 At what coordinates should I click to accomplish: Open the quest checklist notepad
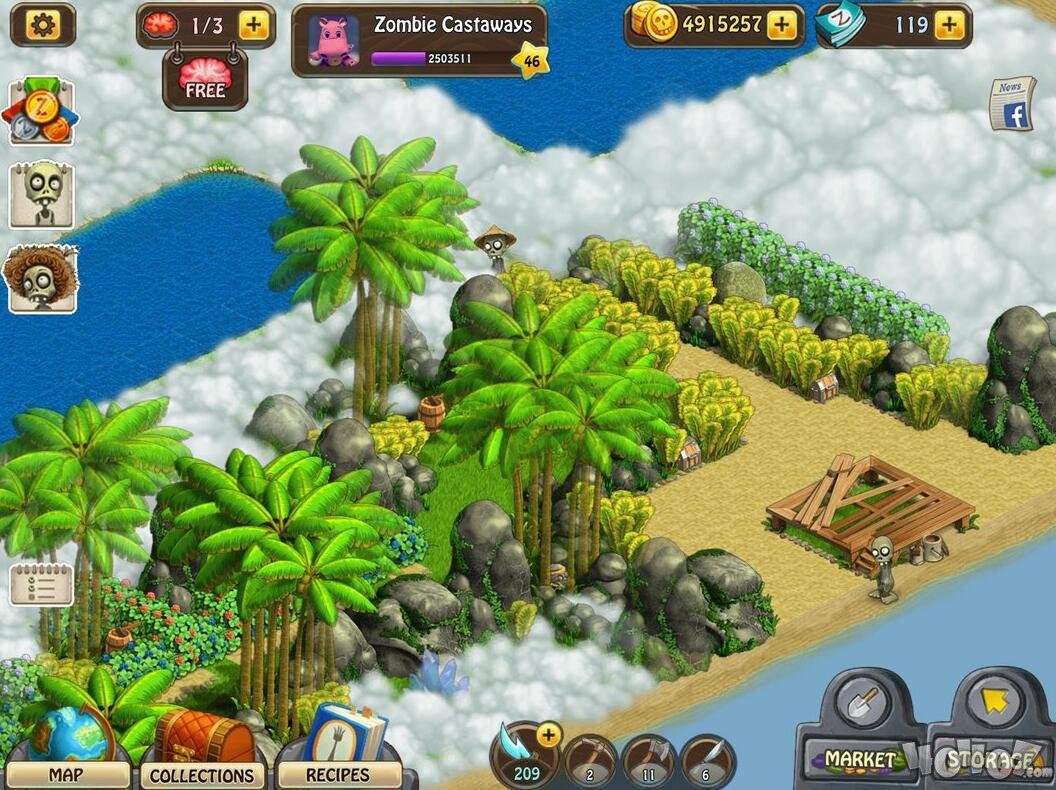click(x=41, y=585)
